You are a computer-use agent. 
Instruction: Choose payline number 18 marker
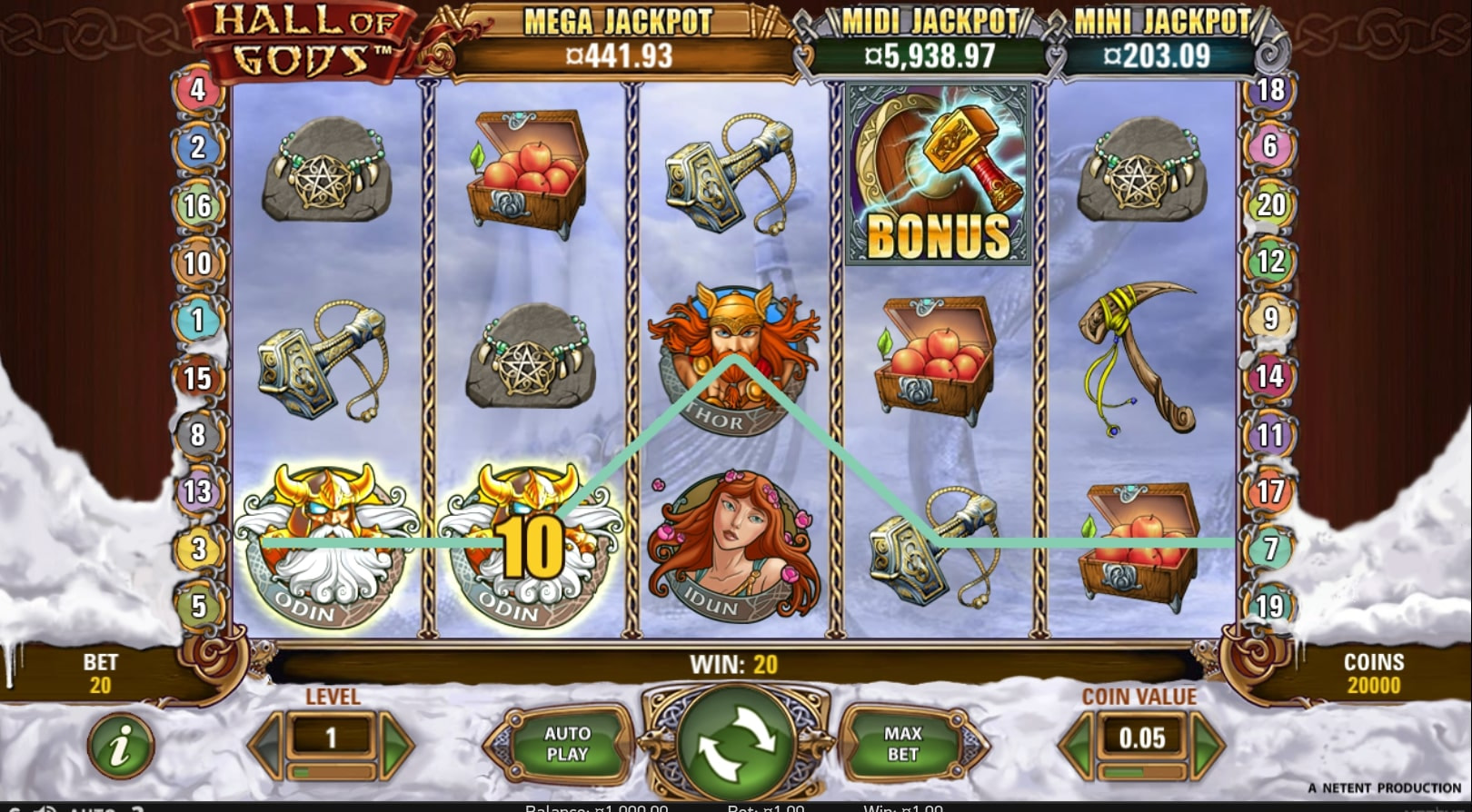click(1270, 90)
